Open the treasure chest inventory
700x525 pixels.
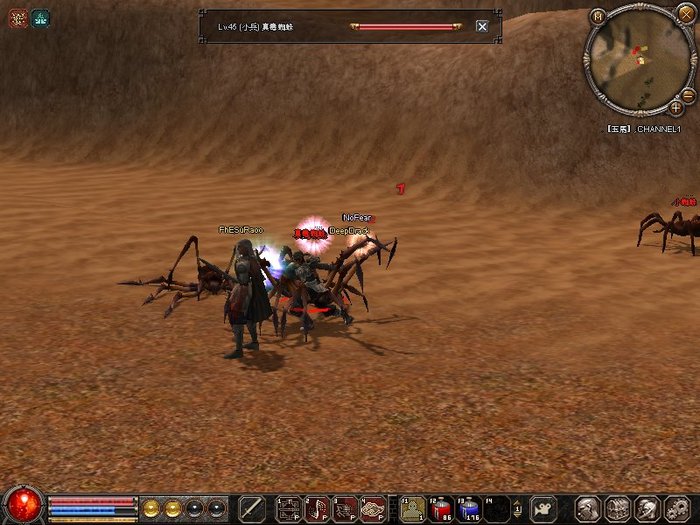[617, 508]
